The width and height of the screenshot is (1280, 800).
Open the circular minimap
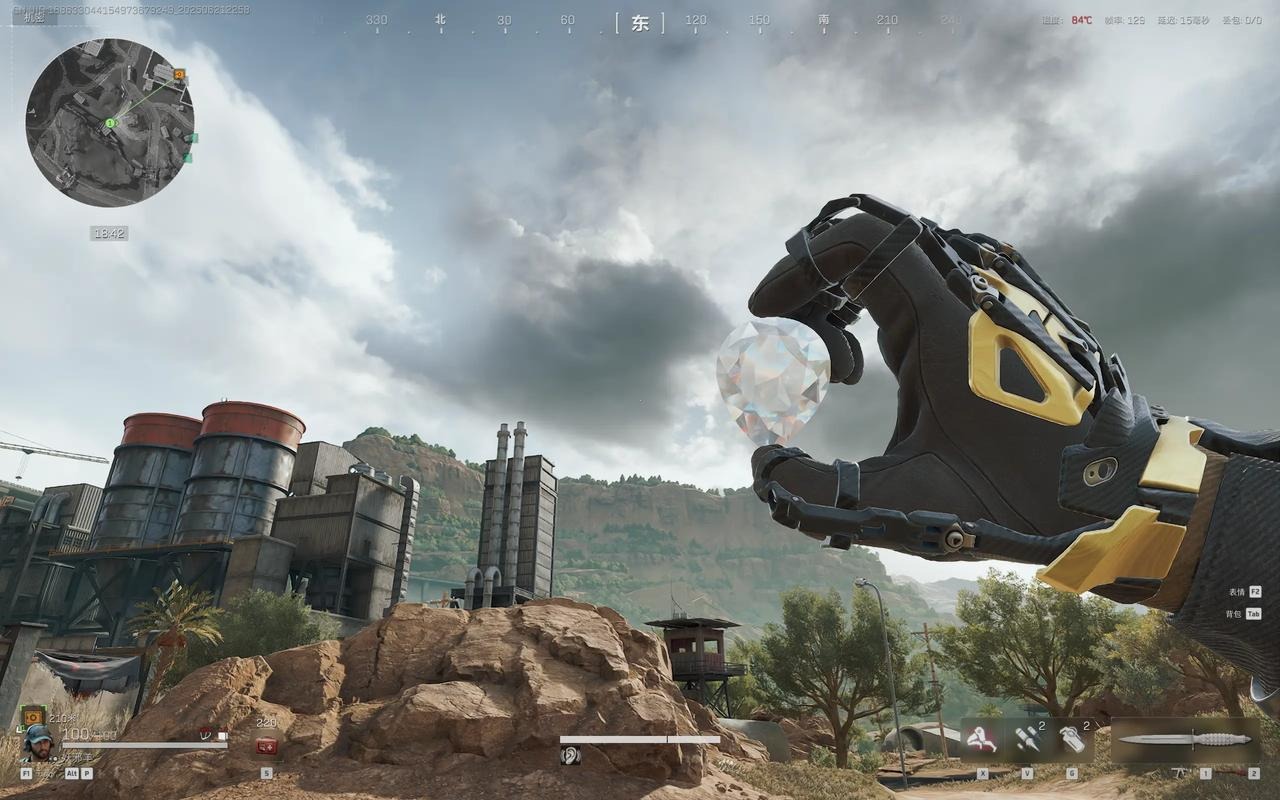point(110,122)
